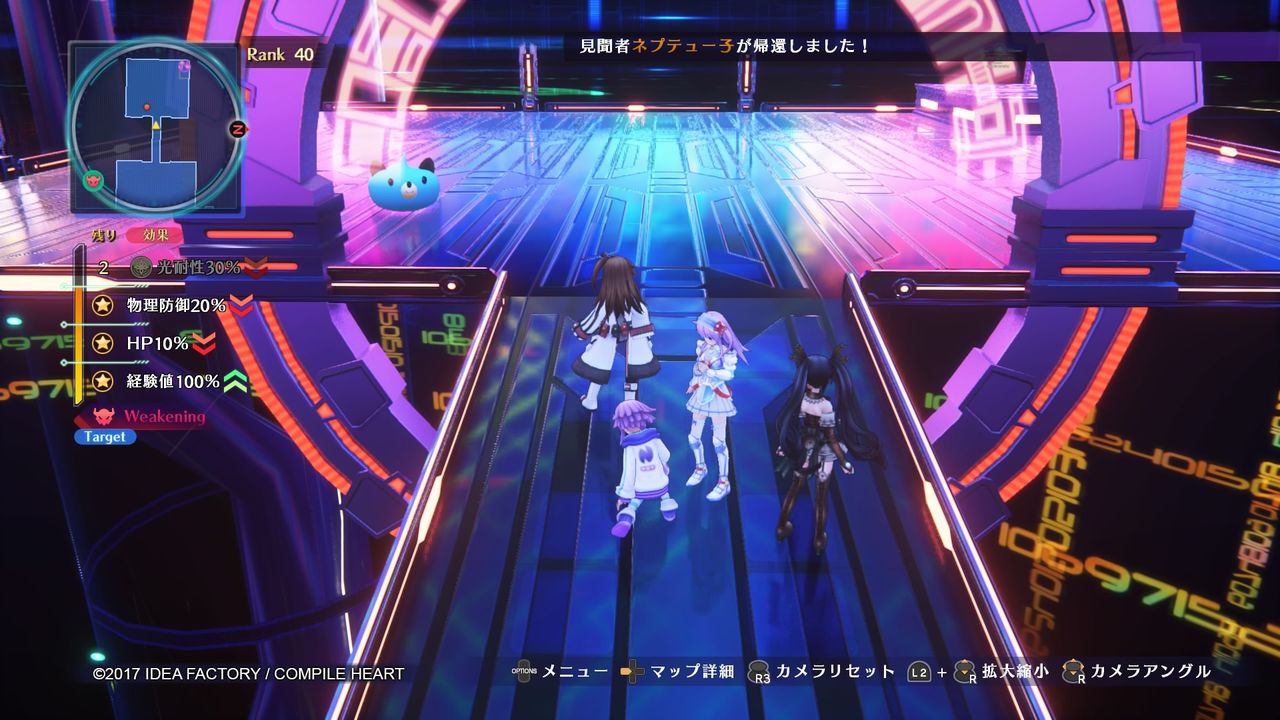This screenshot has height=720, width=1280.
Task: Expand the 効果 effects header
Action: pyautogui.click(x=156, y=236)
